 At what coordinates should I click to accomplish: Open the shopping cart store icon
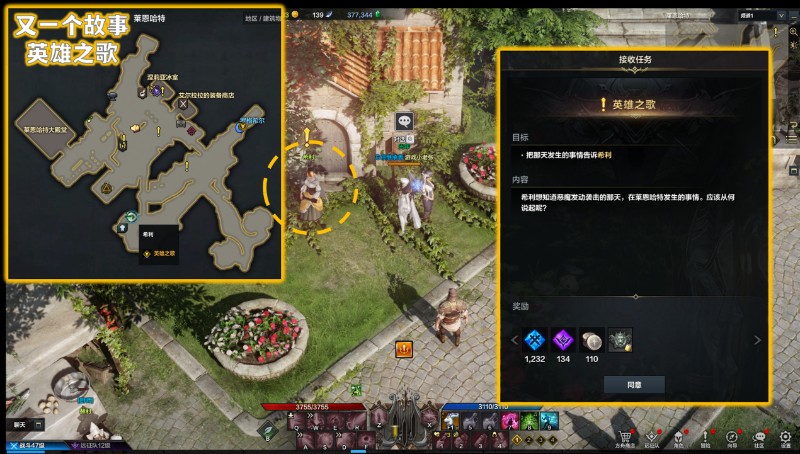tap(625, 437)
